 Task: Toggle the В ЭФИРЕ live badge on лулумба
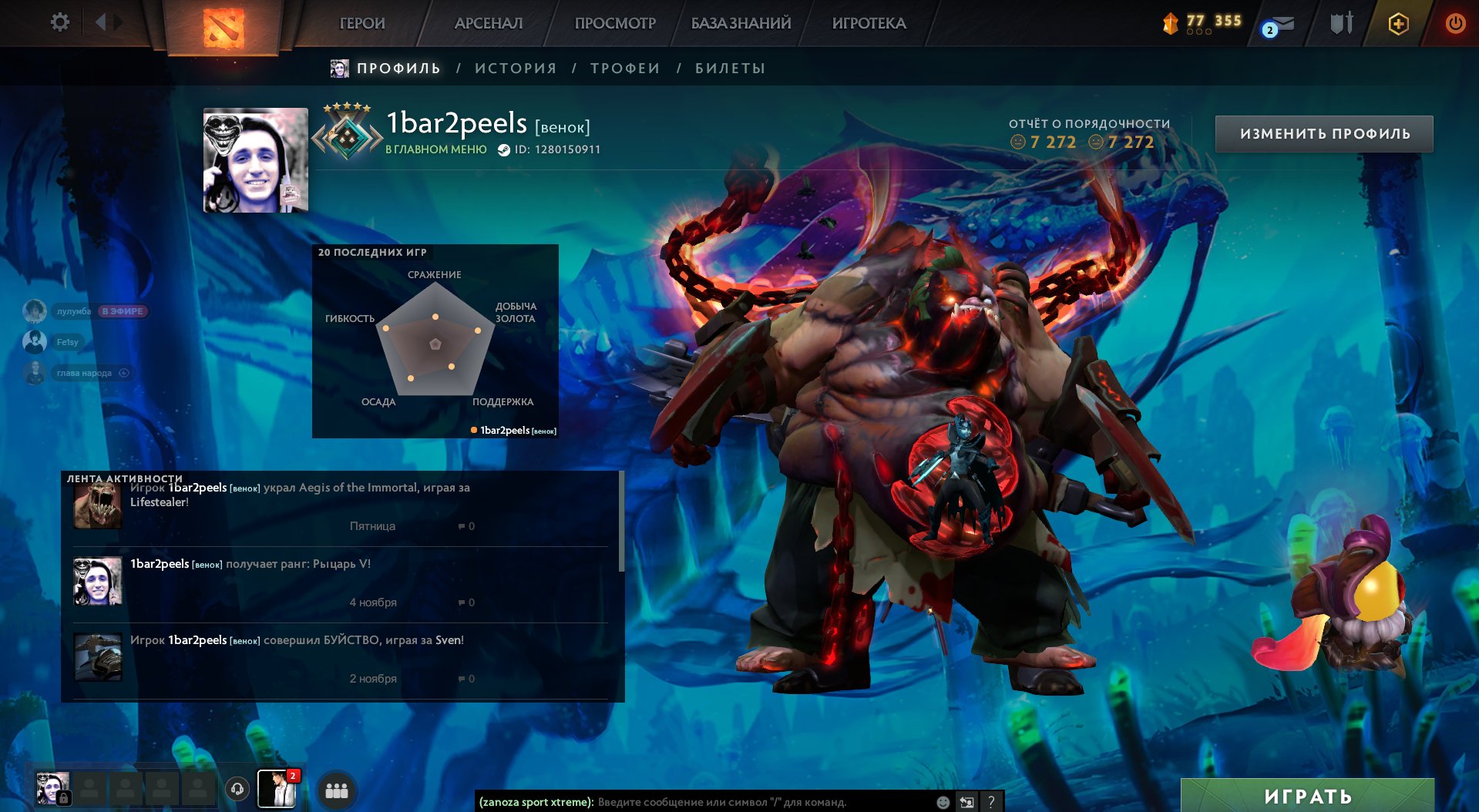tap(122, 311)
